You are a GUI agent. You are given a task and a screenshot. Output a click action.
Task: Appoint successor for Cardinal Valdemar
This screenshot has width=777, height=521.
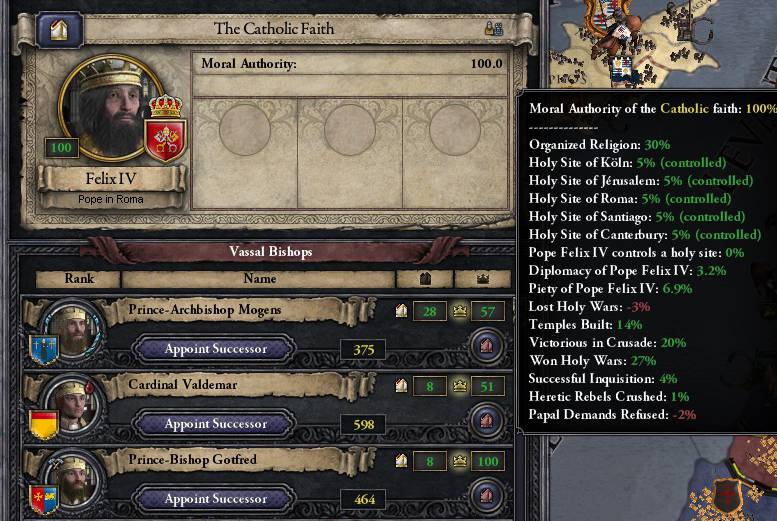(x=215, y=424)
